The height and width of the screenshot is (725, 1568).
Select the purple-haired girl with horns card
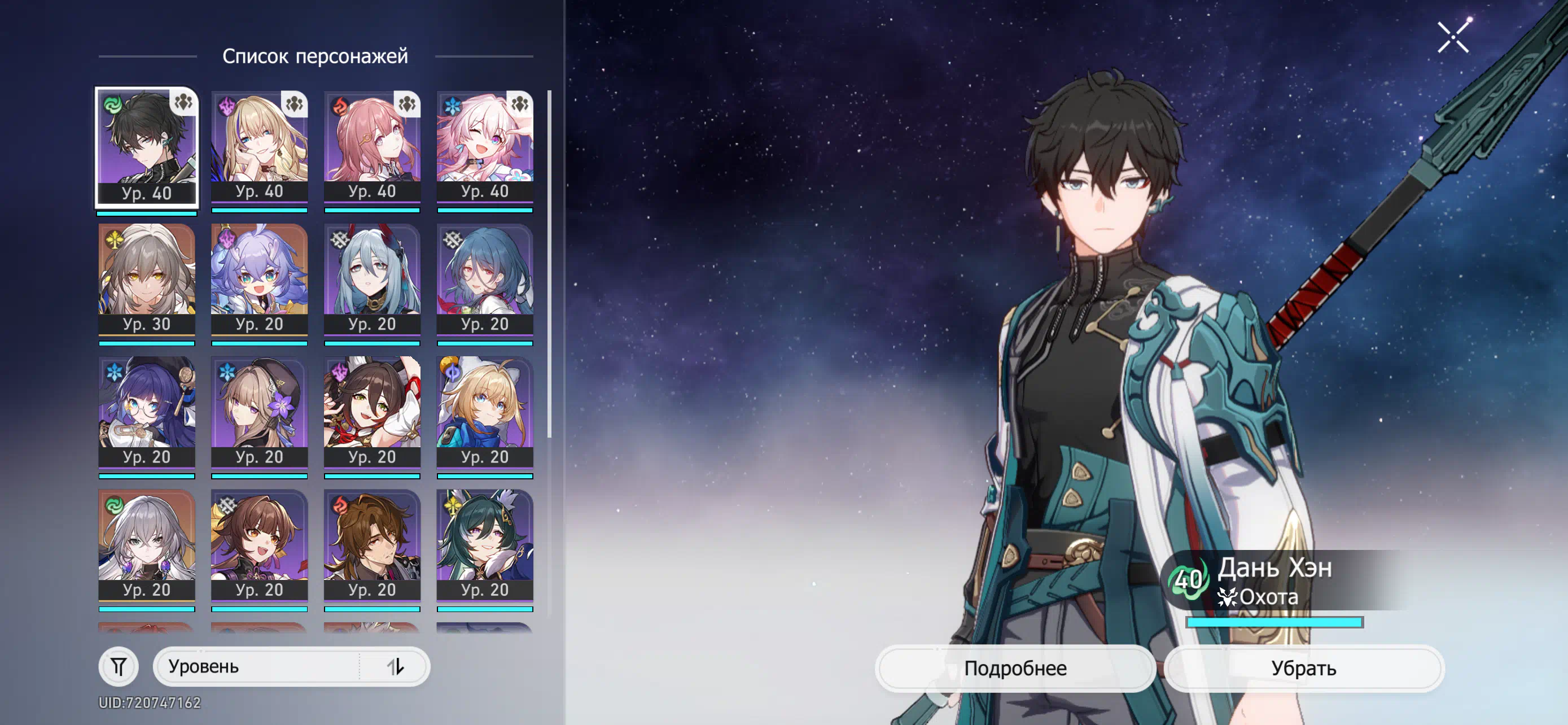point(259,280)
